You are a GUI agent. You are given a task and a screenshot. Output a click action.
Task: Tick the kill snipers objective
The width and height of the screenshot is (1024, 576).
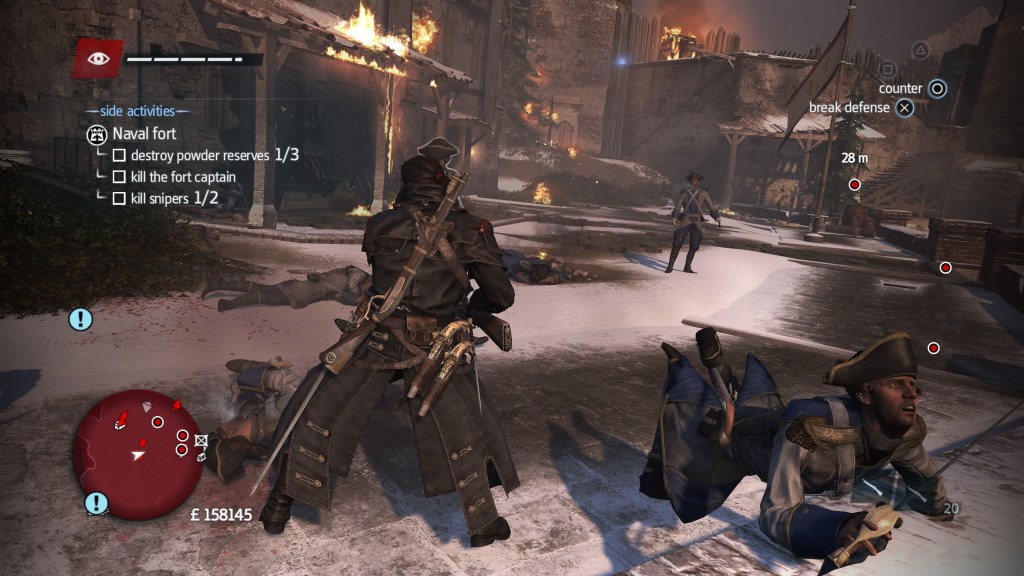click(119, 198)
